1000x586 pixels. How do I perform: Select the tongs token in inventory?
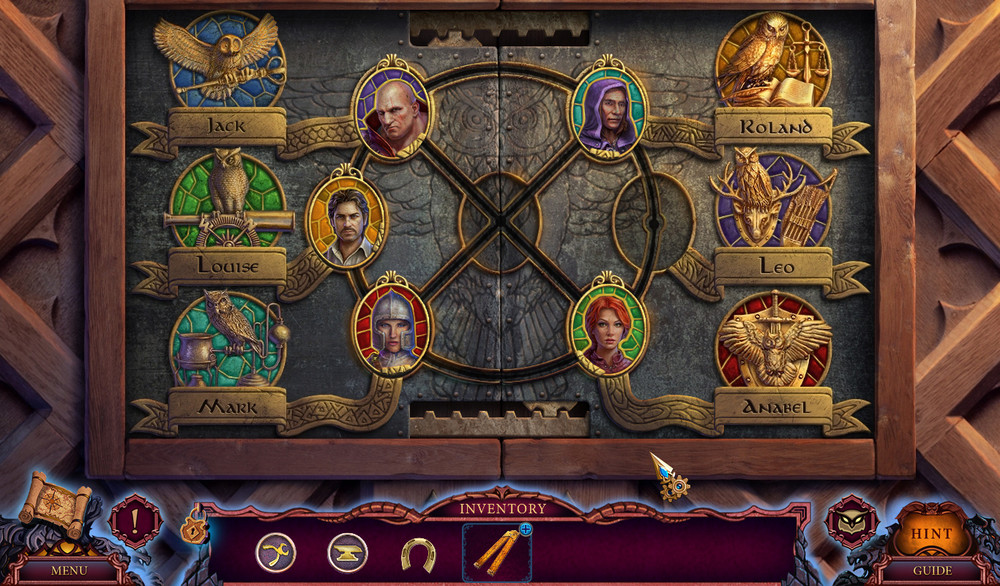[275, 553]
